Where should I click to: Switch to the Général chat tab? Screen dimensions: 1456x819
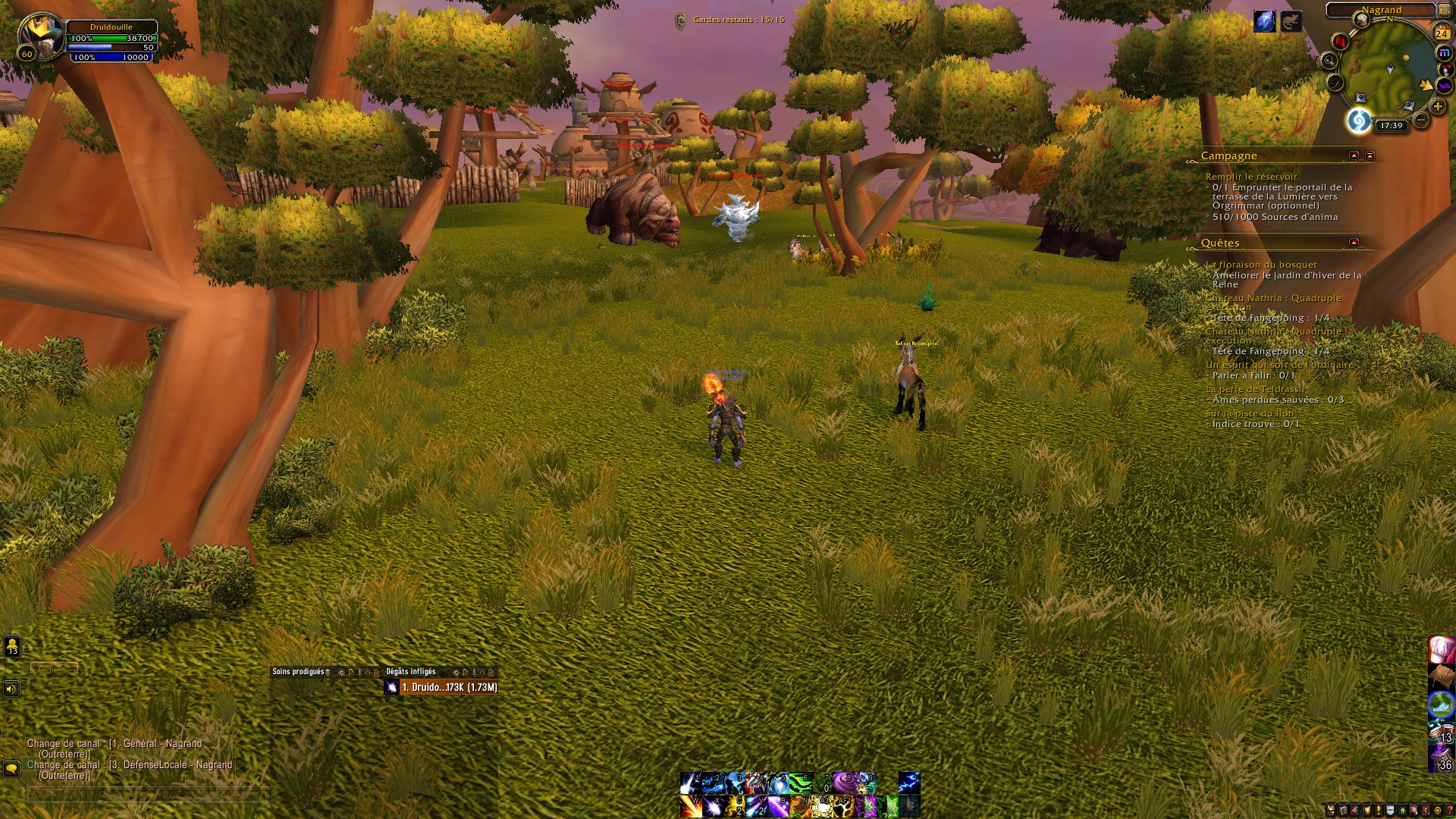(53, 668)
